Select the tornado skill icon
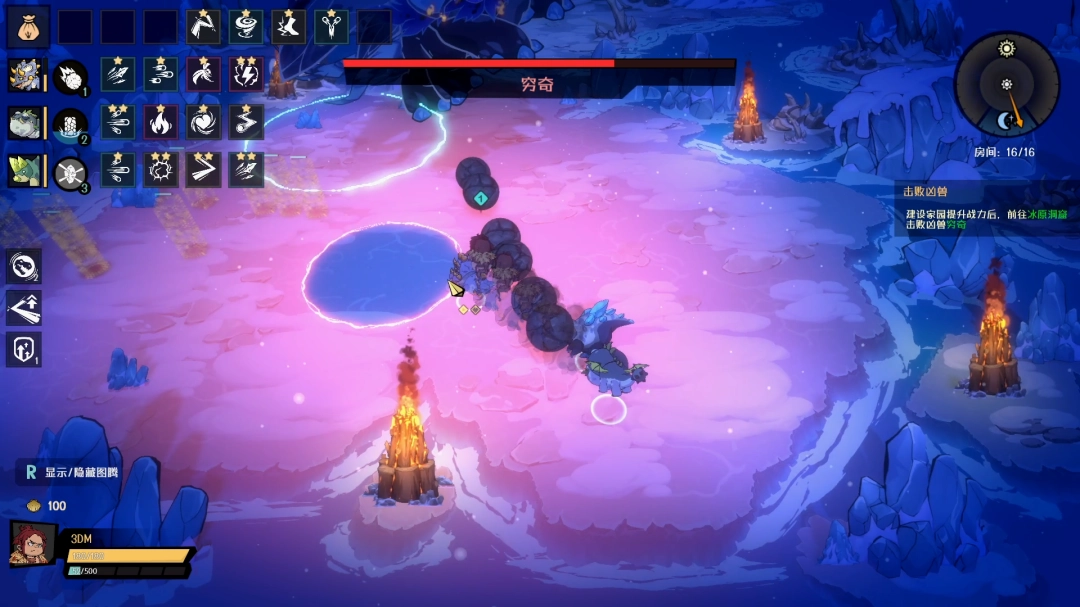This screenshot has width=1080, height=607. coord(246,27)
